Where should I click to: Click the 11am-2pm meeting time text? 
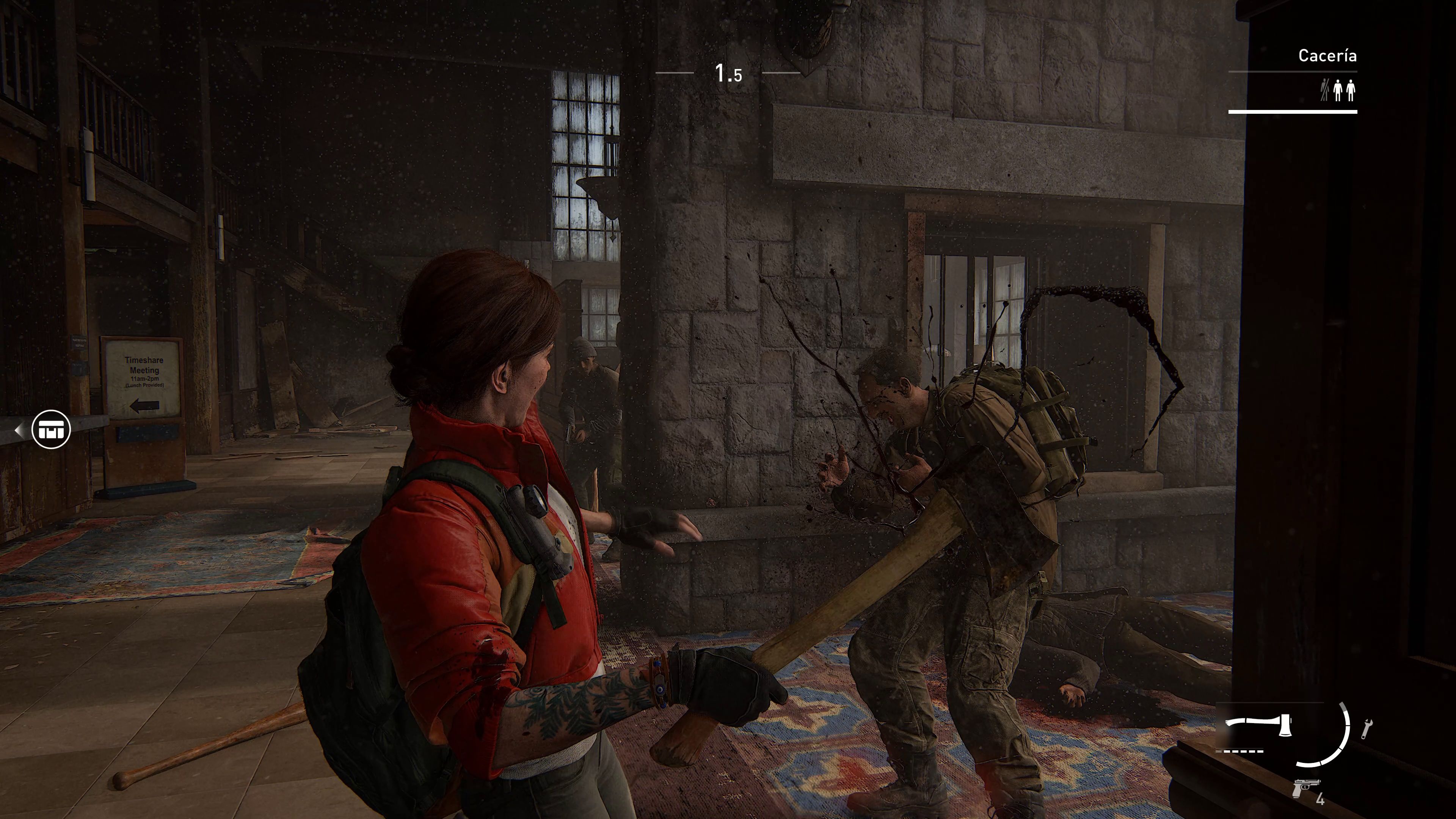pos(145,379)
